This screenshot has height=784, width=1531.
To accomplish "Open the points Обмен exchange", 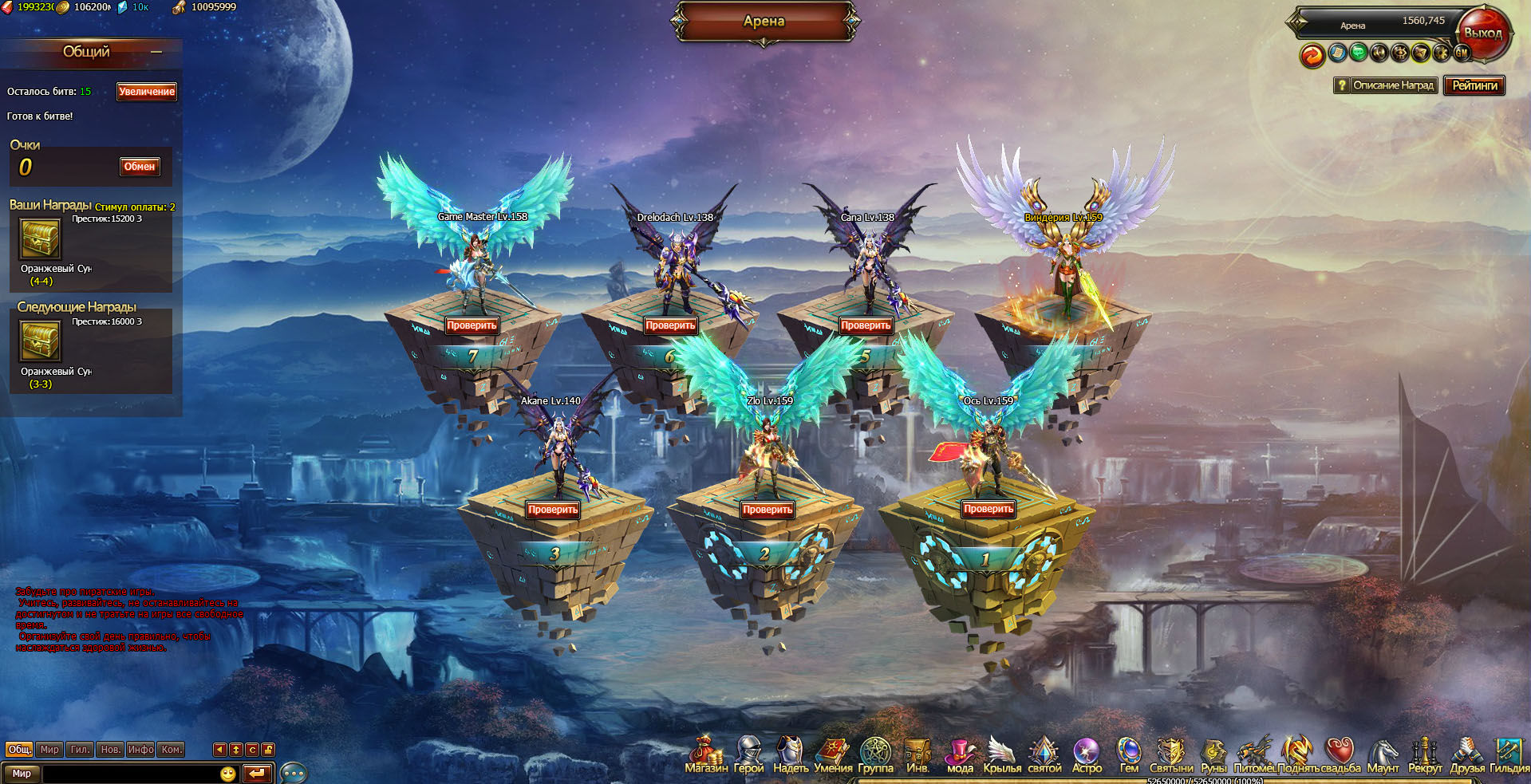I will tap(140, 167).
